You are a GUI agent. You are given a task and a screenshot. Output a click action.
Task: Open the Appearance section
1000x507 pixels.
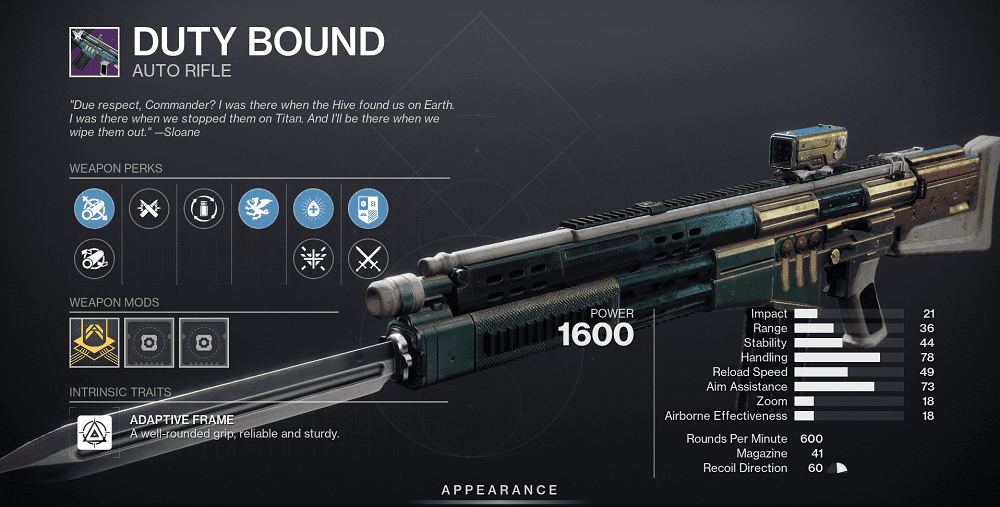click(500, 490)
